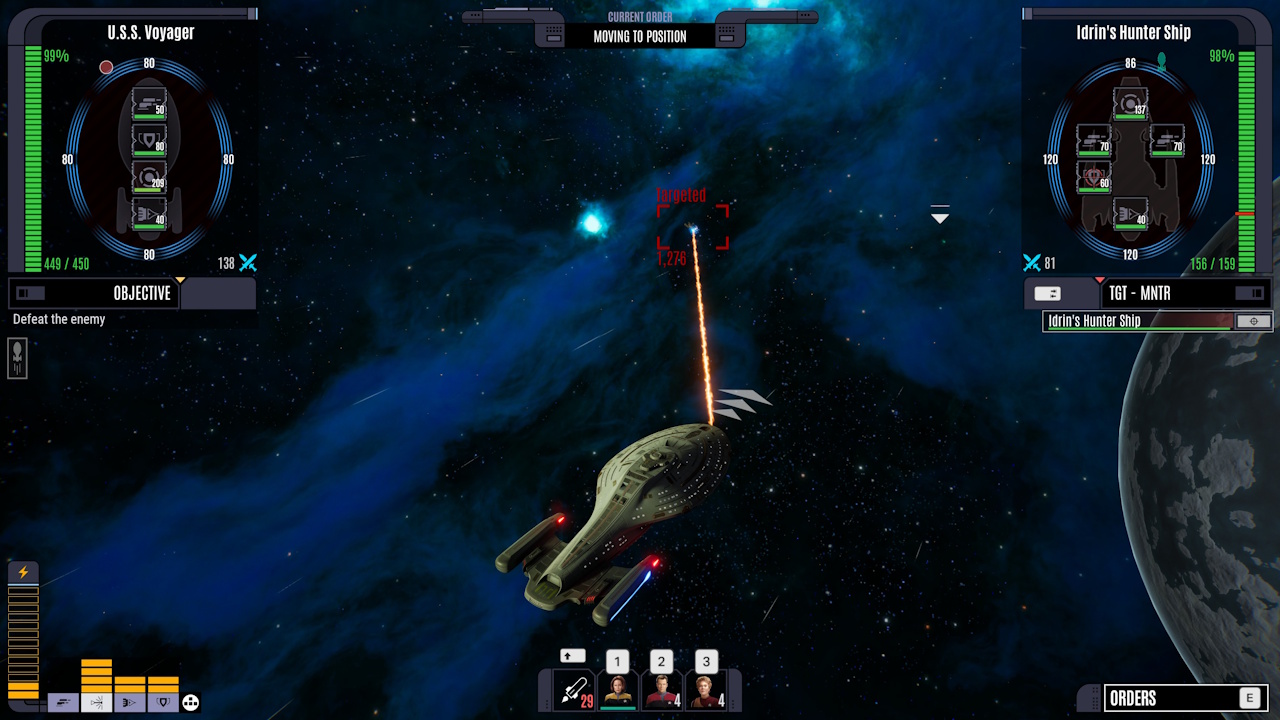Click the crosshair icon beside Idrin's Hunter Ship
Screen dimensions: 1280x720
click(x=1254, y=321)
